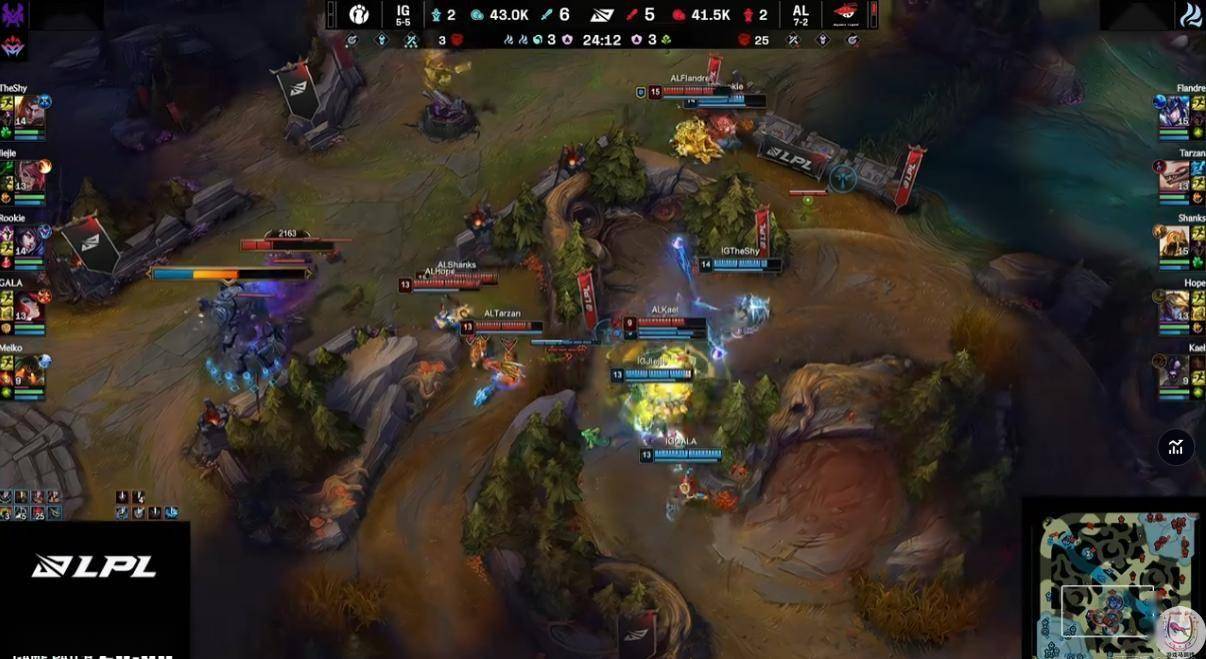Click the IG team logo
1206x659 pixels.
point(358,14)
